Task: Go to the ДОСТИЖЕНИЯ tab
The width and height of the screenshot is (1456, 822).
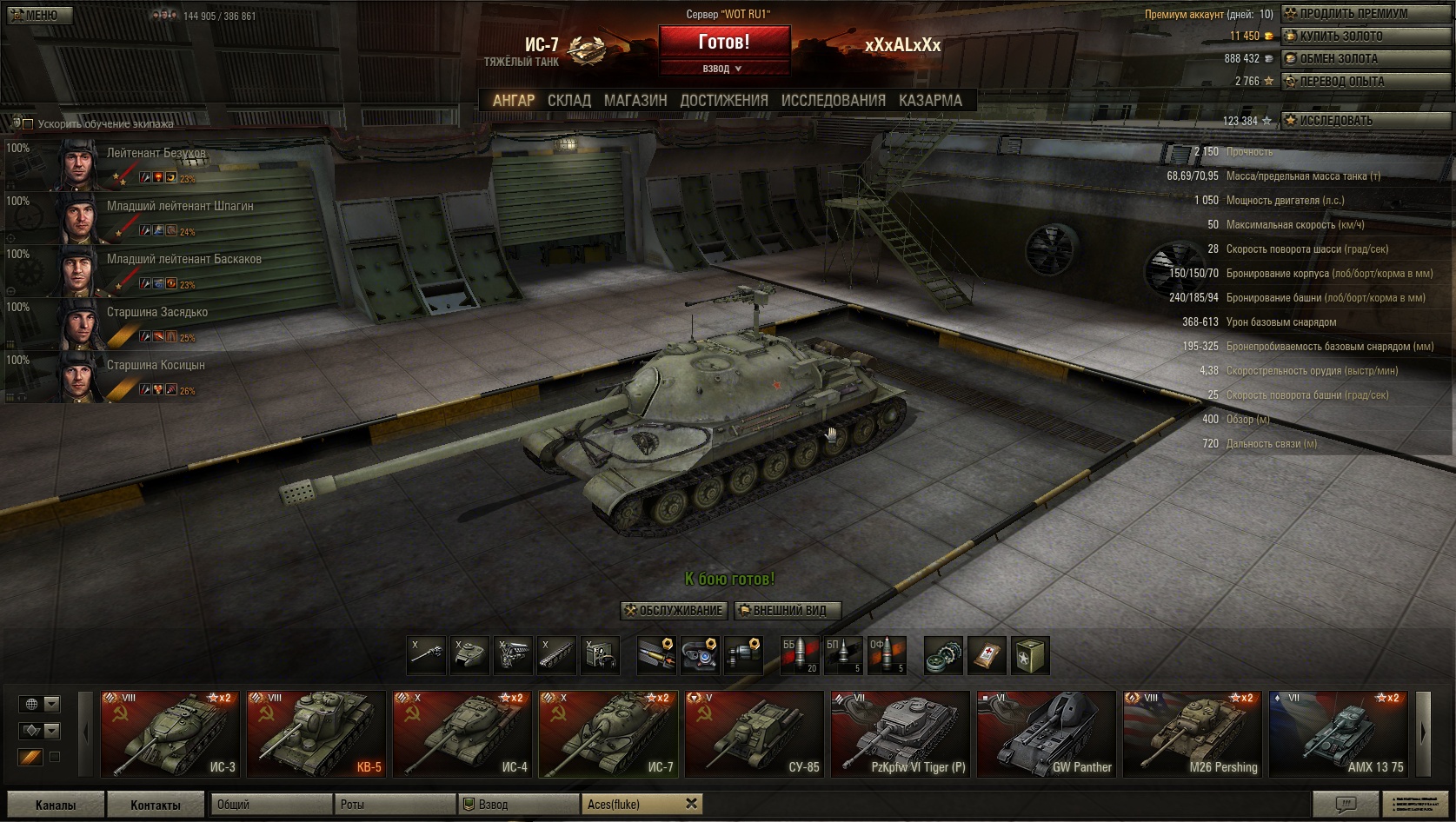Action: pos(724,101)
